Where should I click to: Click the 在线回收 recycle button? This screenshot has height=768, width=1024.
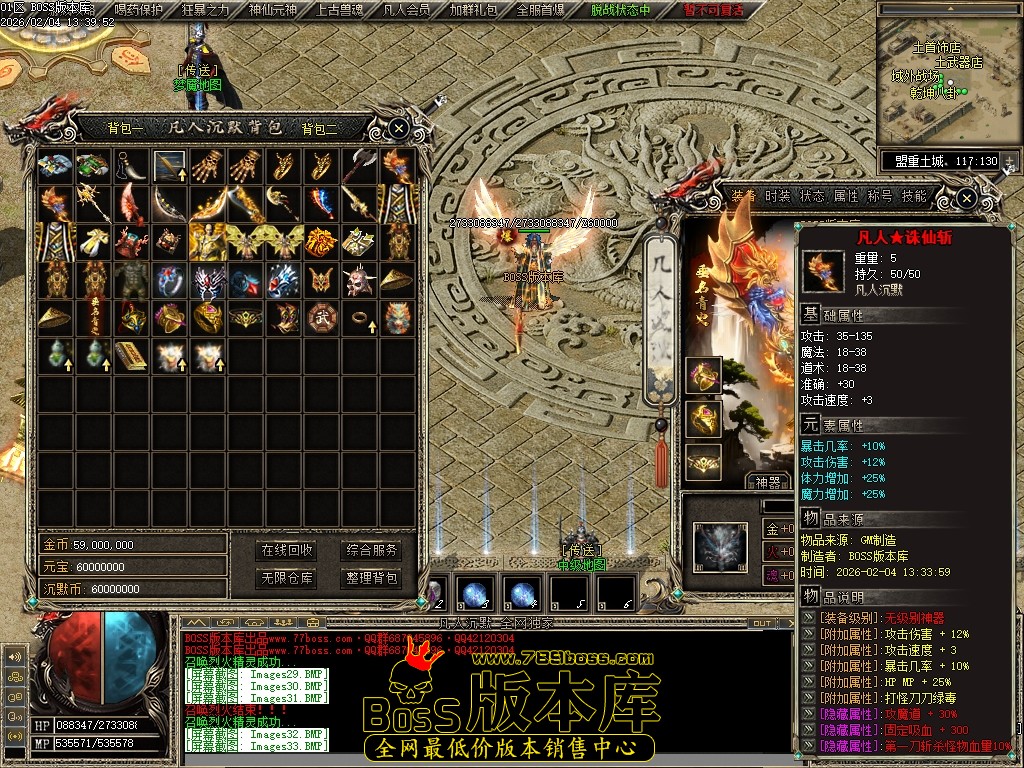click(x=287, y=550)
